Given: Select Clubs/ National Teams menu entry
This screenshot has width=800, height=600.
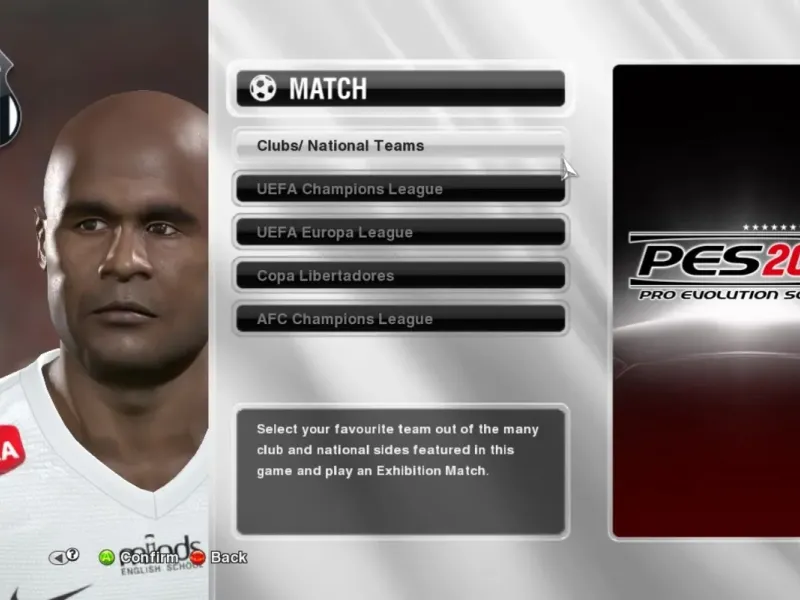Looking at the screenshot, I should [x=400, y=146].
